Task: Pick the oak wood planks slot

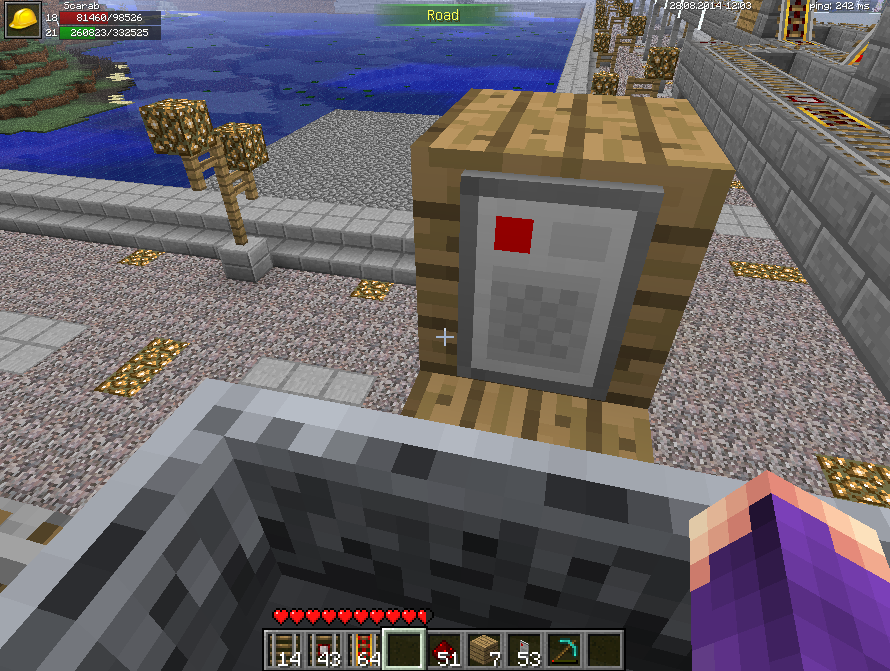Action: (x=484, y=649)
